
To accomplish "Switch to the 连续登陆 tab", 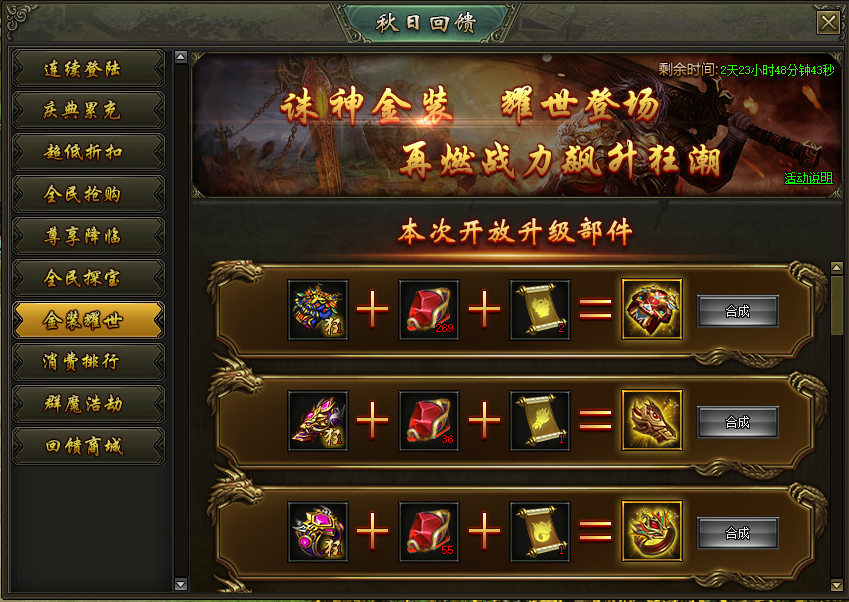I will pos(87,69).
